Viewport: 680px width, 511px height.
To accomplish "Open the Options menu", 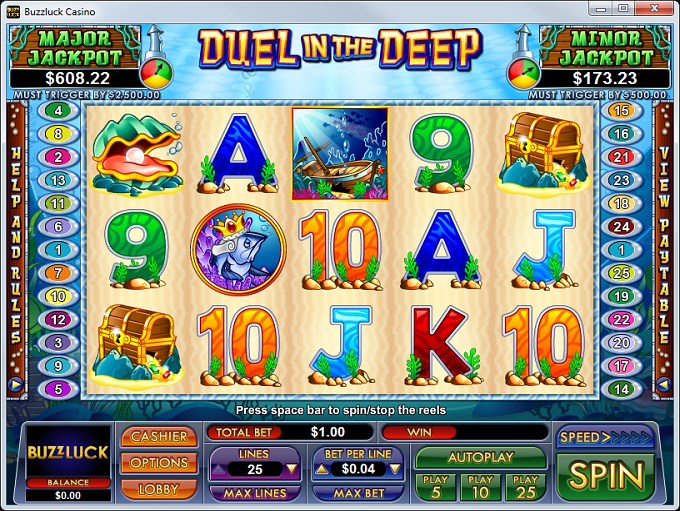I will [x=158, y=463].
